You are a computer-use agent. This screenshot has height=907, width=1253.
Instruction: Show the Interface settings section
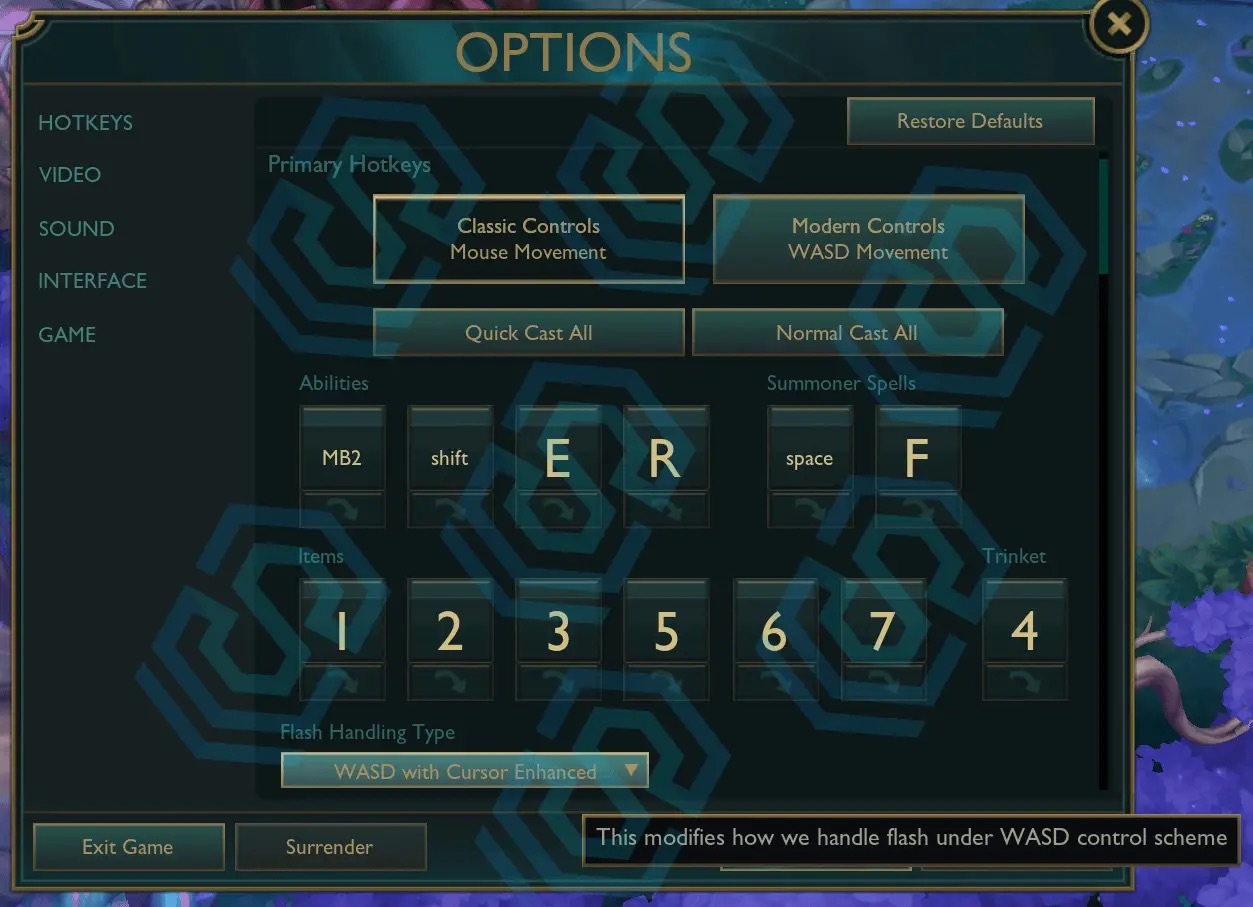[92, 281]
